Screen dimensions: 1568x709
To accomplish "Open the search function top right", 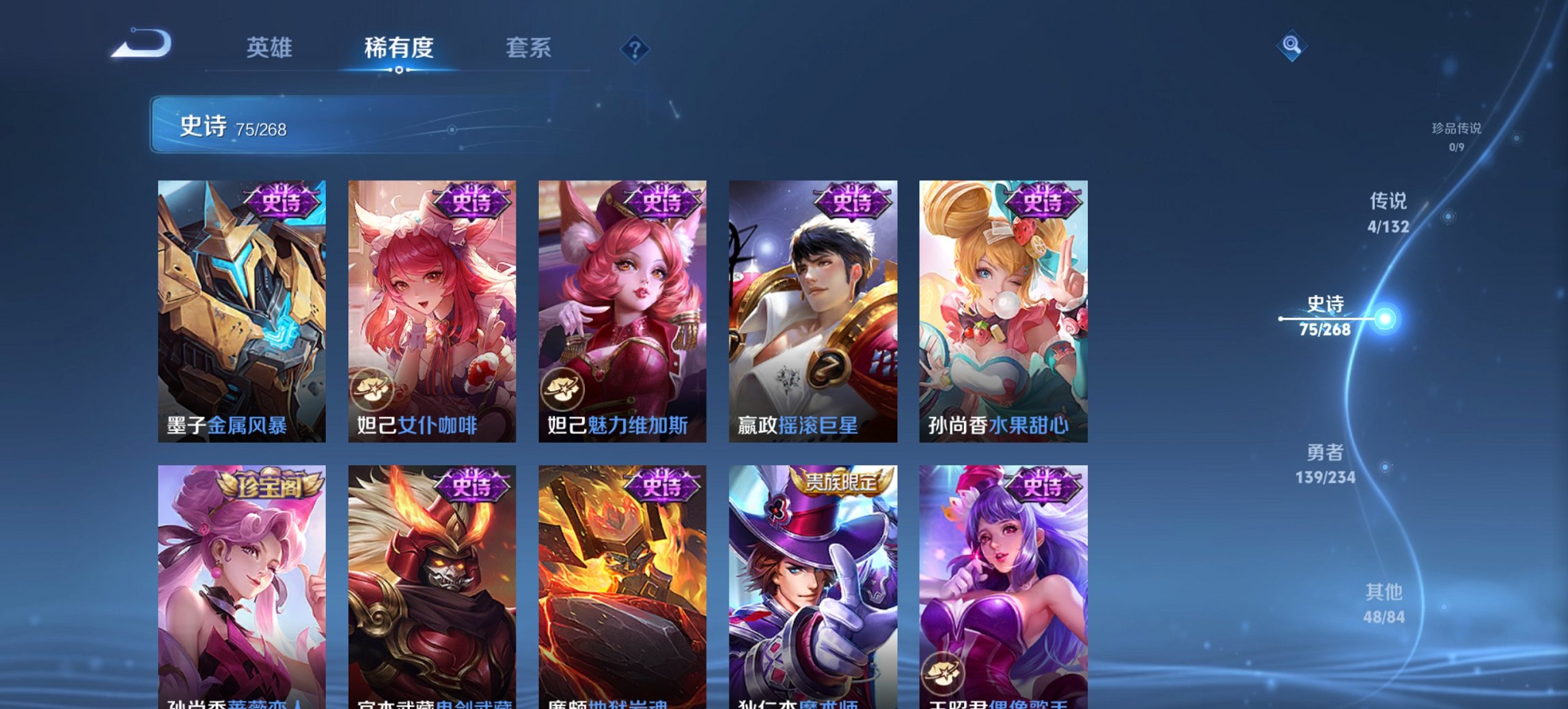I will coord(1291,46).
